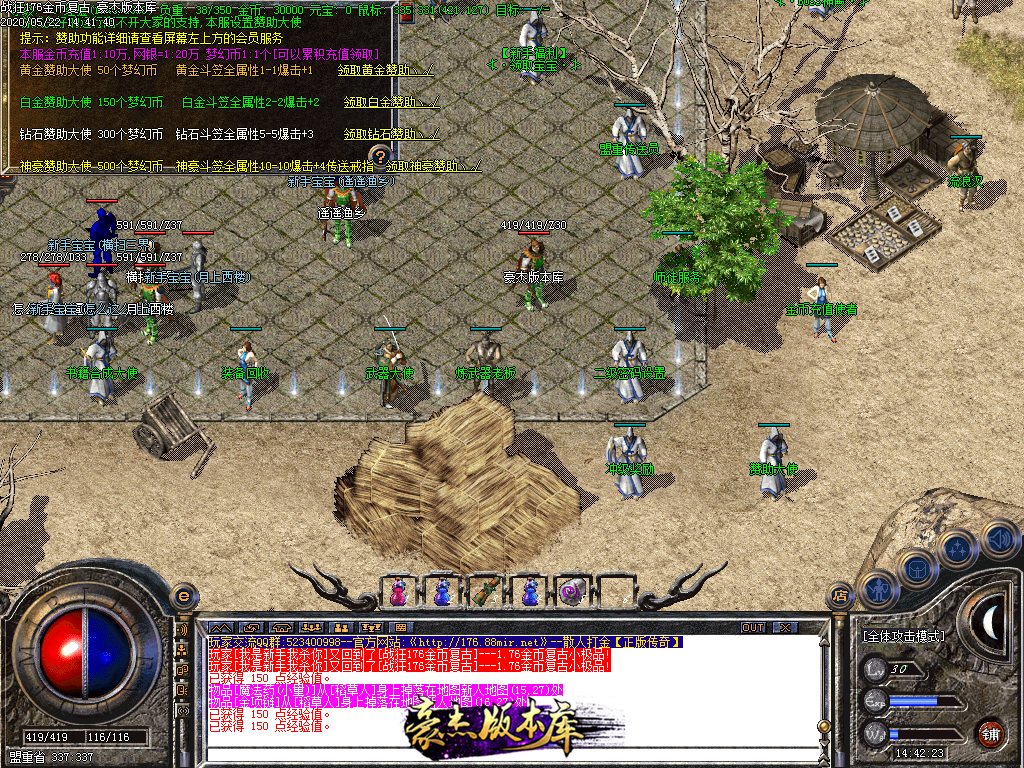Click the OUT button on chat bar
The image size is (1024, 768).
752,627
